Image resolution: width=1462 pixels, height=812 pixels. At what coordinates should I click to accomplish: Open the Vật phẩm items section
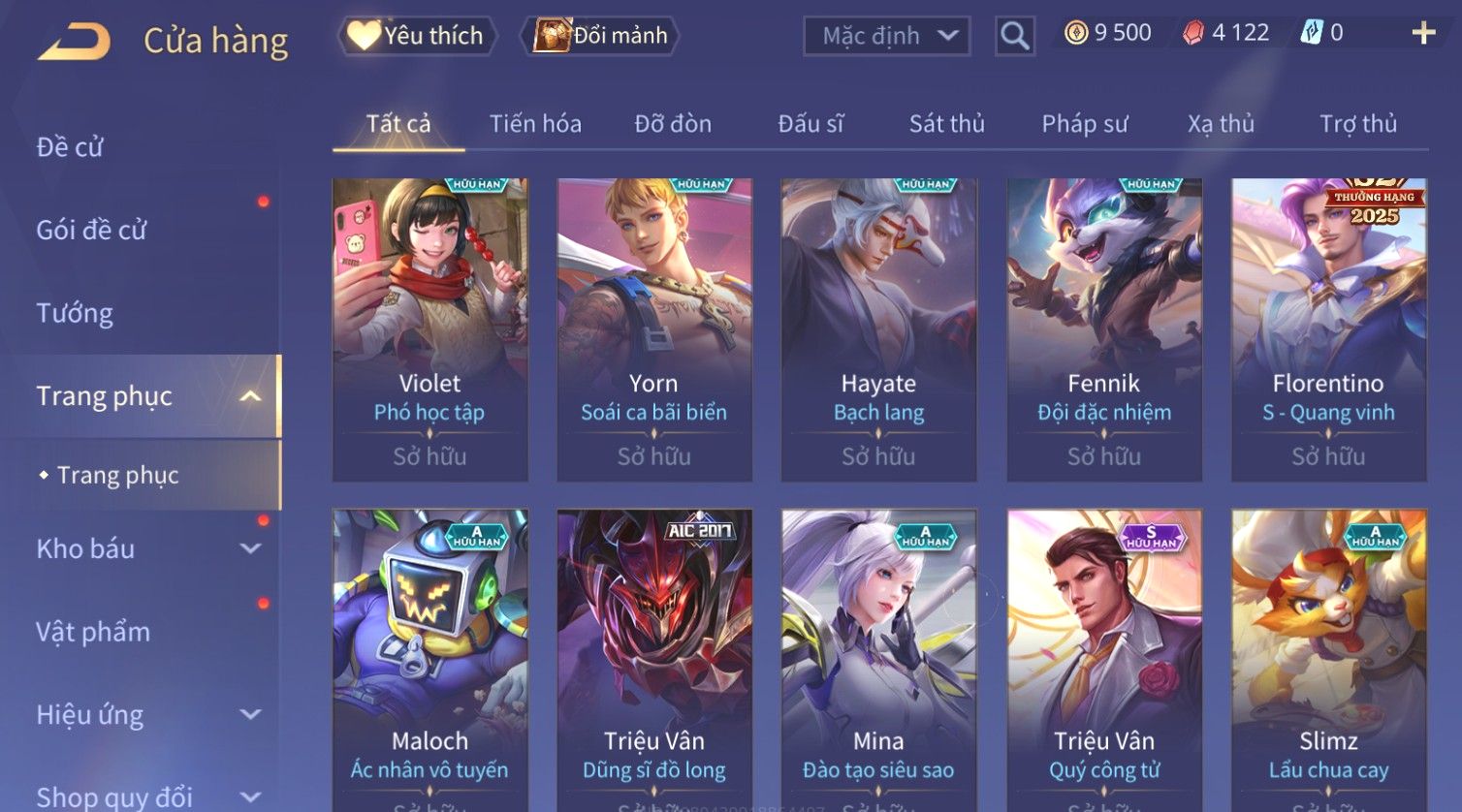point(93,632)
